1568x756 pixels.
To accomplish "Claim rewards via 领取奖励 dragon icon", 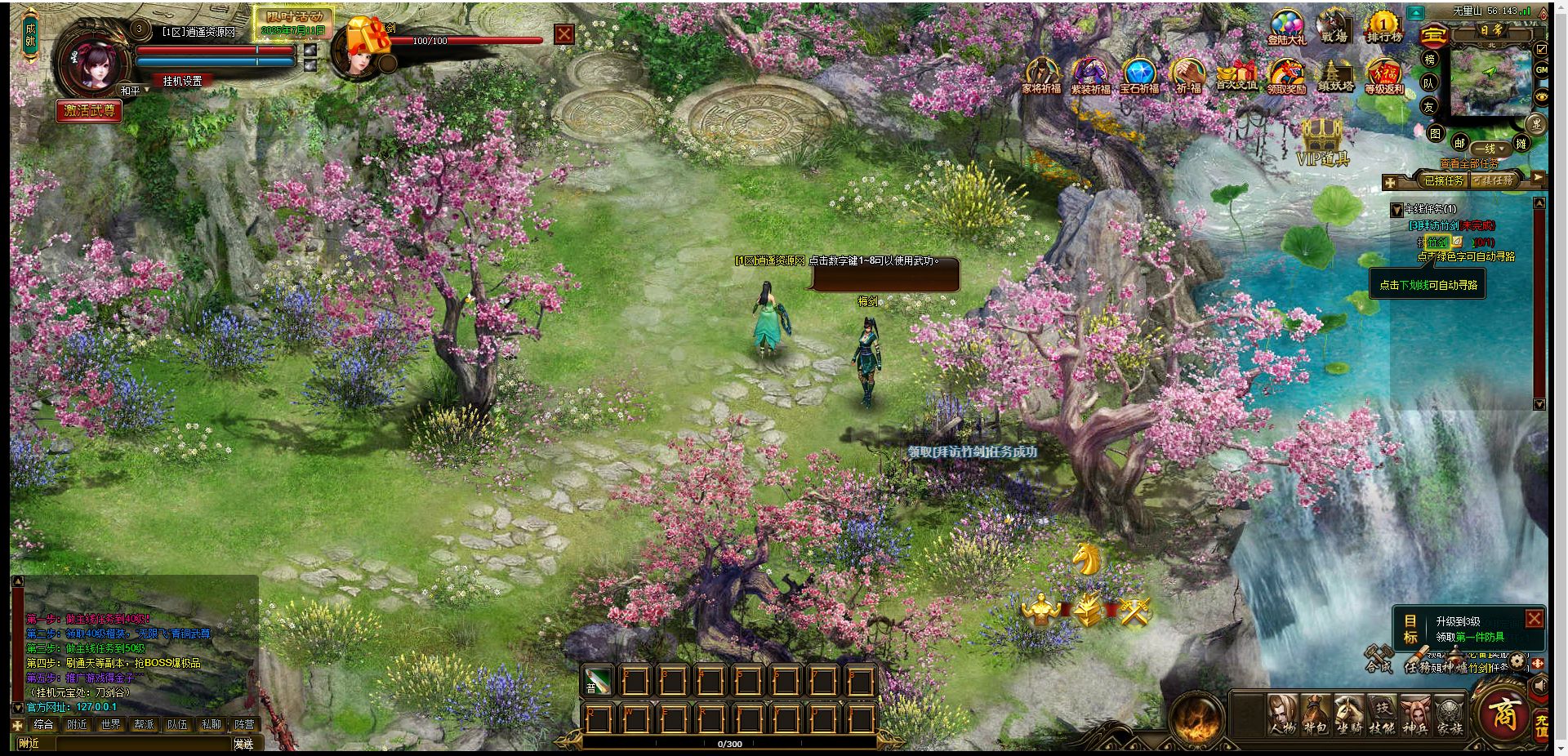I will point(1286,76).
